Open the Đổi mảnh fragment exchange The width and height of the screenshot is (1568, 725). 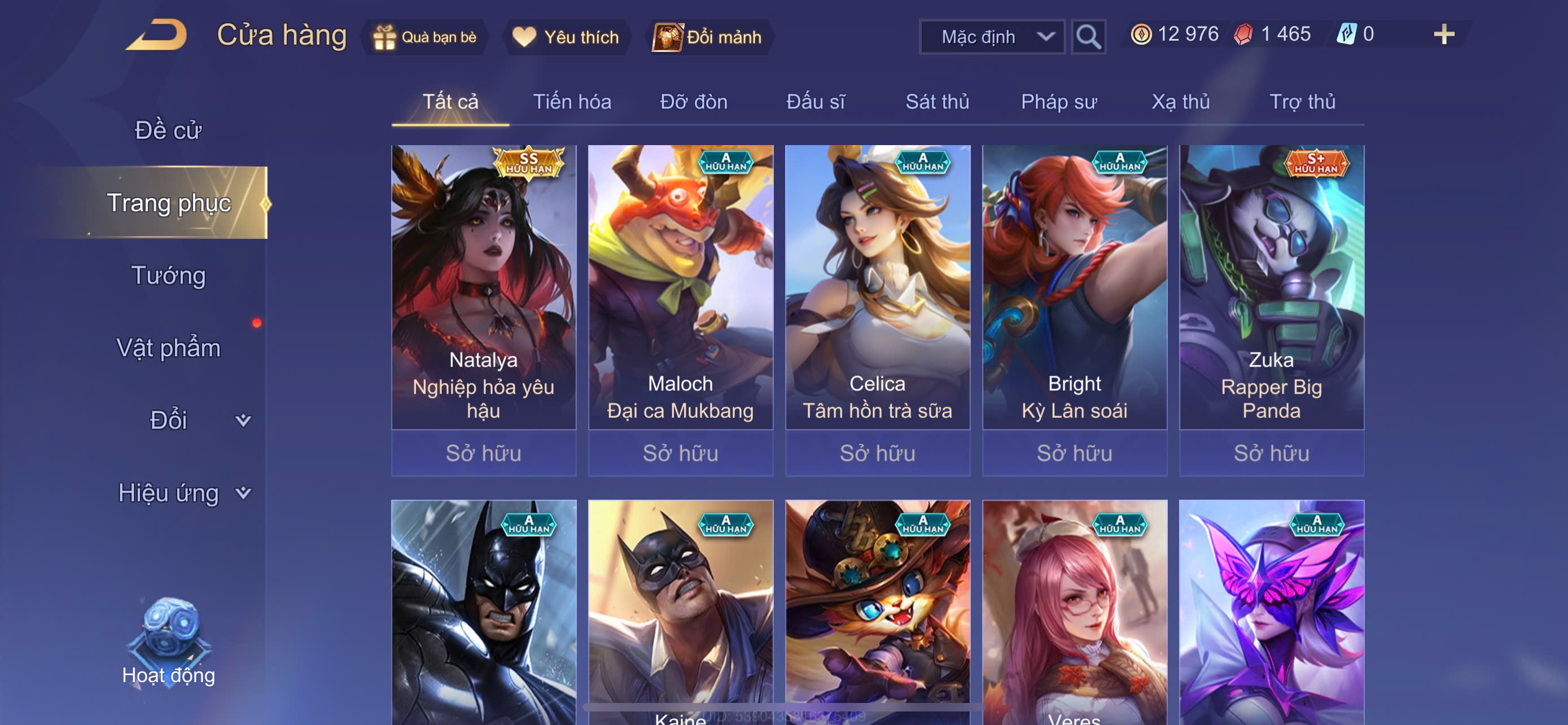click(708, 37)
